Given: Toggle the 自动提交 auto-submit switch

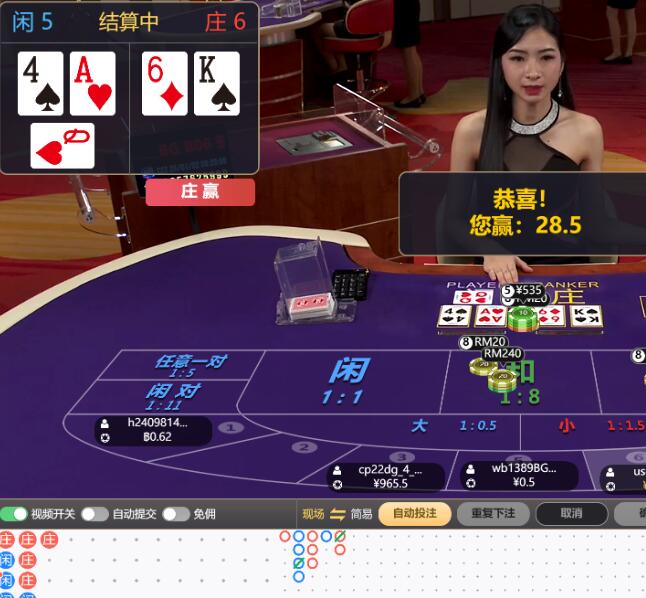Looking at the screenshot, I should pos(94,514).
